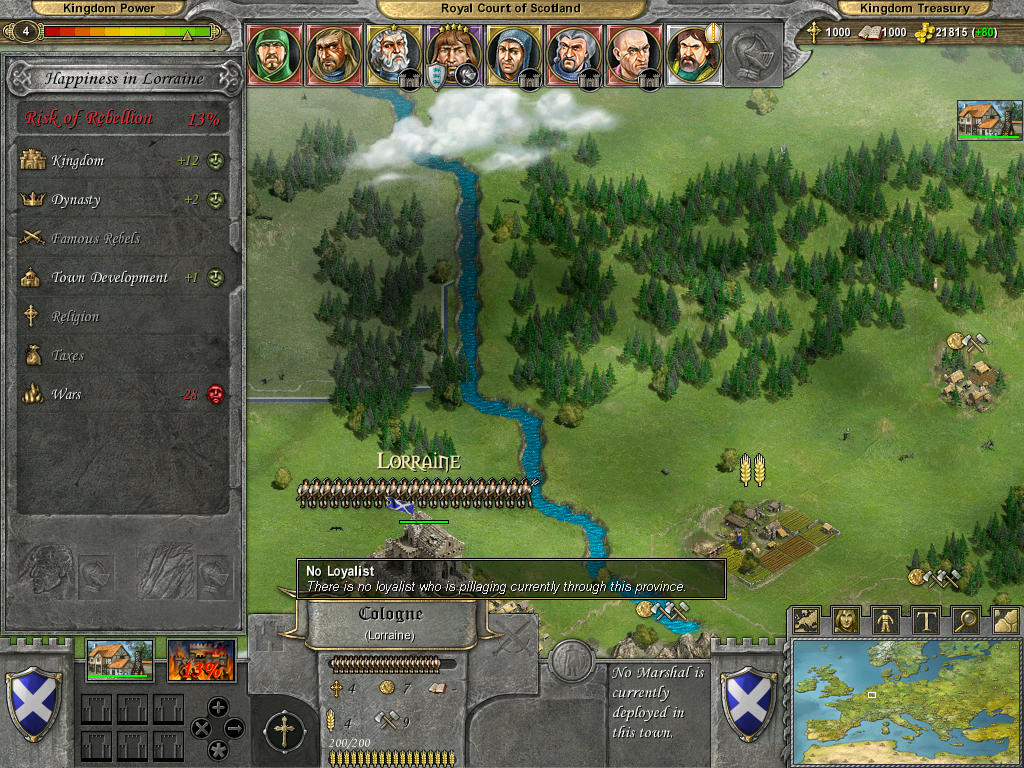The image size is (1024, 768).
Task: Select the bald knight portrait
Action: [x=634, y=54]
